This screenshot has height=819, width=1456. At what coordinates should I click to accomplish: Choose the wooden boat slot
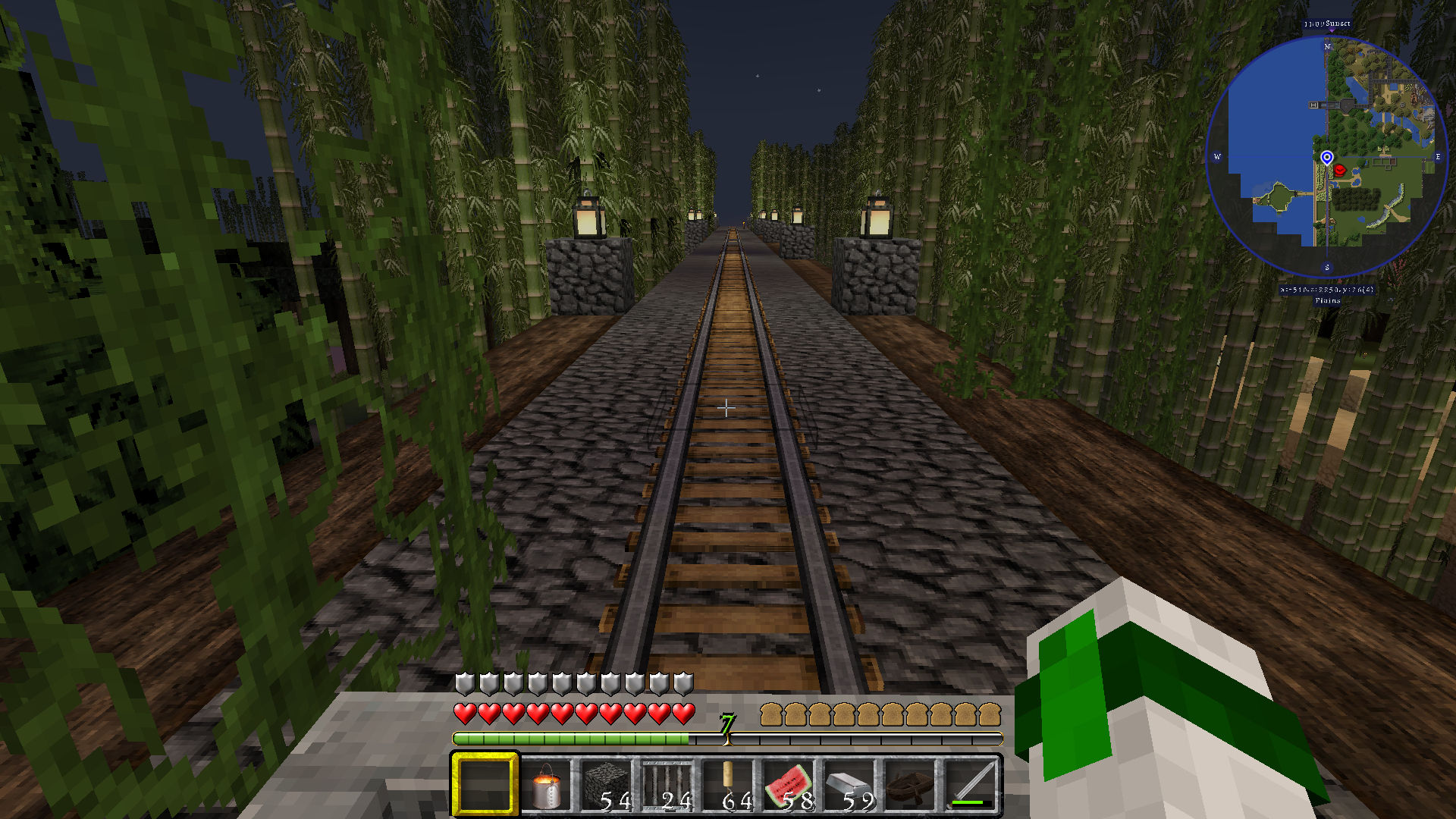pos(910,785)
